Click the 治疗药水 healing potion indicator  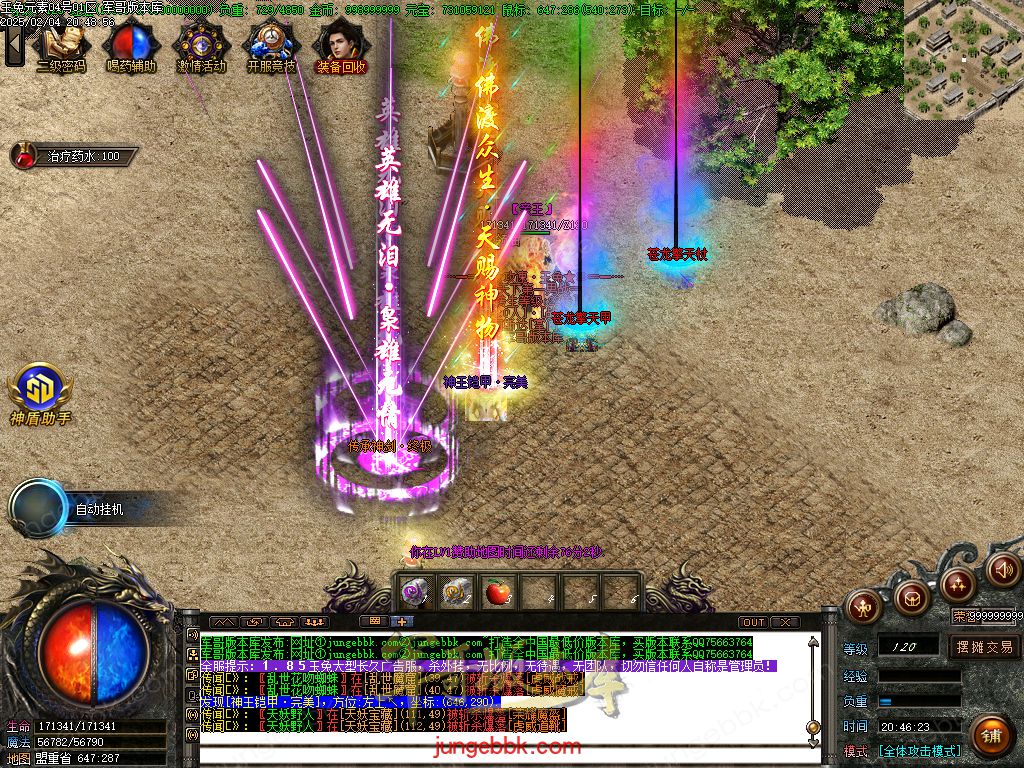click(72, 156)
